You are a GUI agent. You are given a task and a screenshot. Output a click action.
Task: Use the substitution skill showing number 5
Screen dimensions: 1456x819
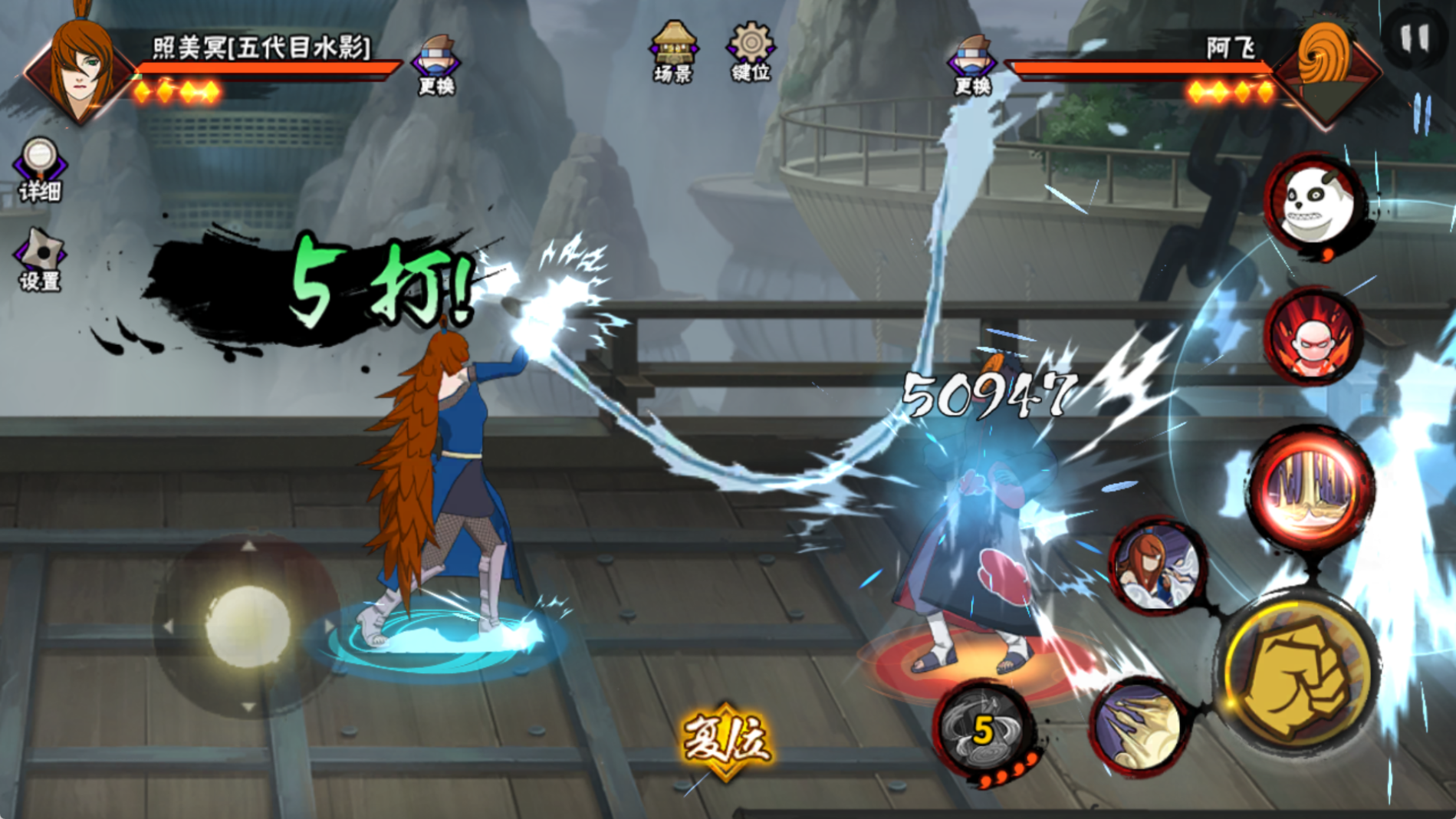coord(984,729)
